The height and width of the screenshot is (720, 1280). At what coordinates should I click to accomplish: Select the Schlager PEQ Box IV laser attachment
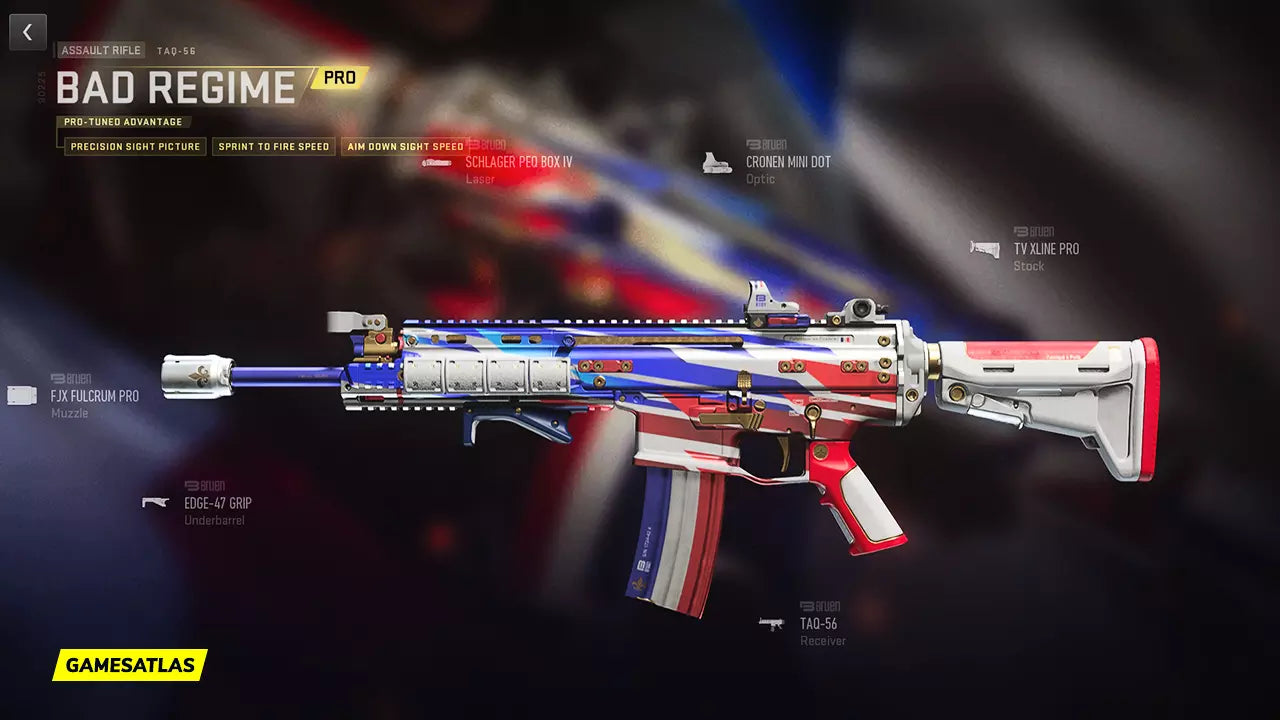[518, 162]
